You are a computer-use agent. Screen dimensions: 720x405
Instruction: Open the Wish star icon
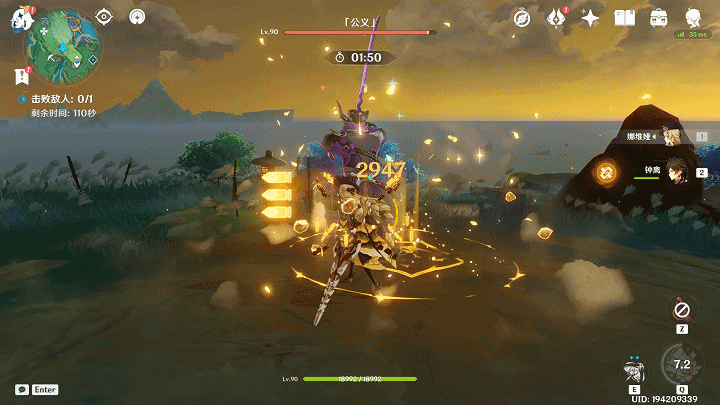(590, 18)
